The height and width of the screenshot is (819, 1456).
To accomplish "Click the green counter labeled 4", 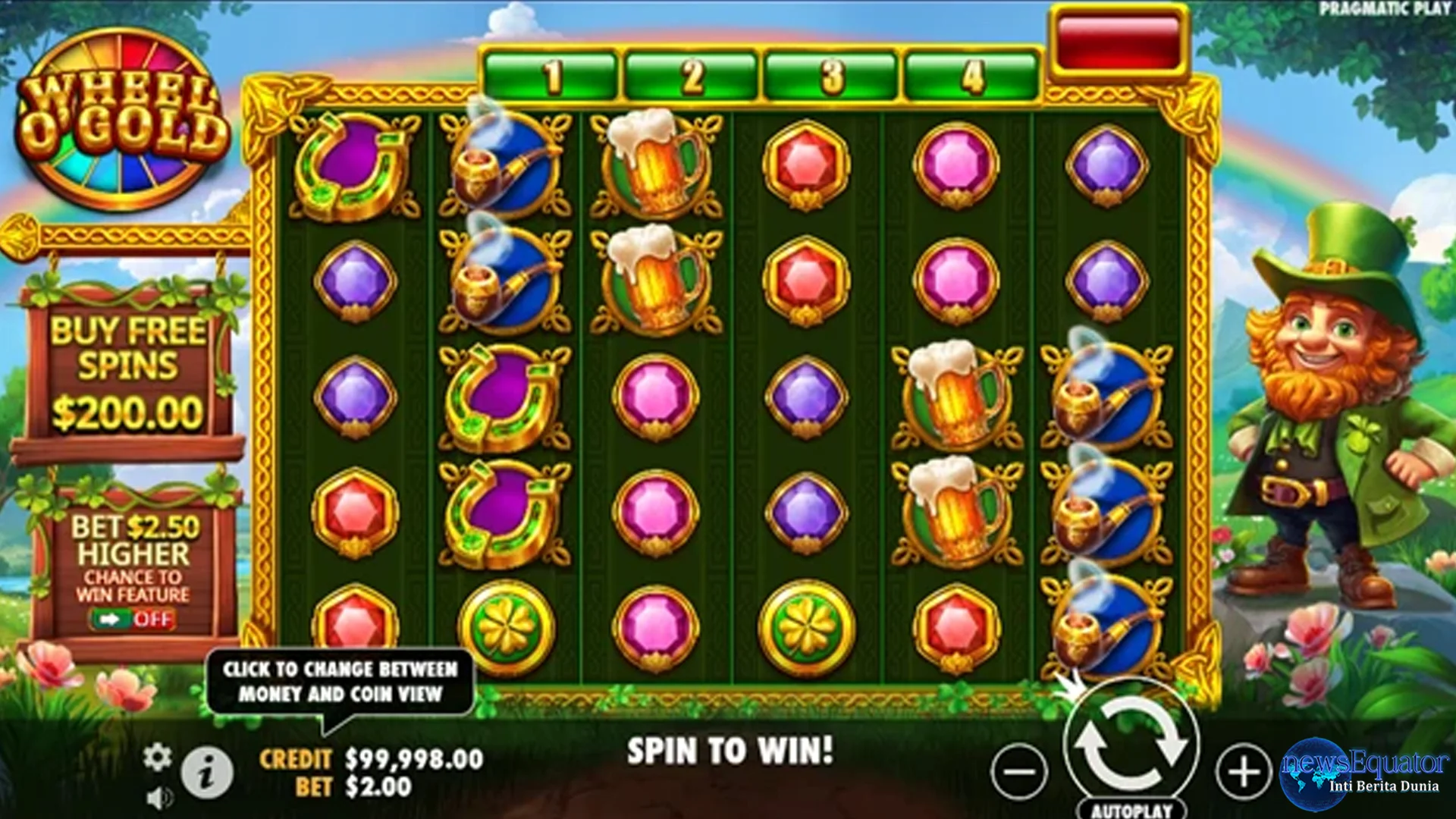I will pos(973,73).
